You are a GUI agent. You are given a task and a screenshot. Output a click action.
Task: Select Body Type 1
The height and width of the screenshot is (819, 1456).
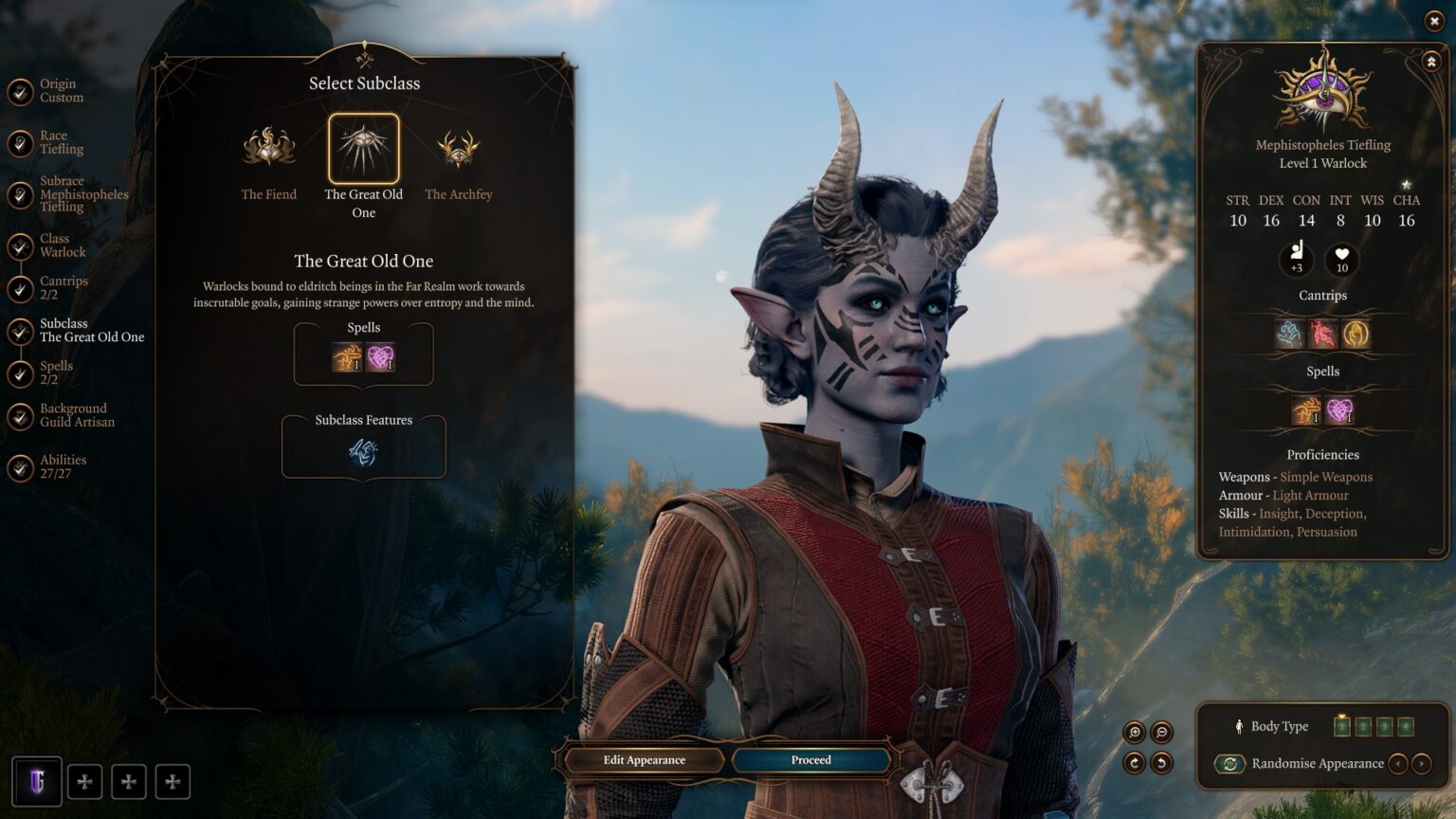1342,727
